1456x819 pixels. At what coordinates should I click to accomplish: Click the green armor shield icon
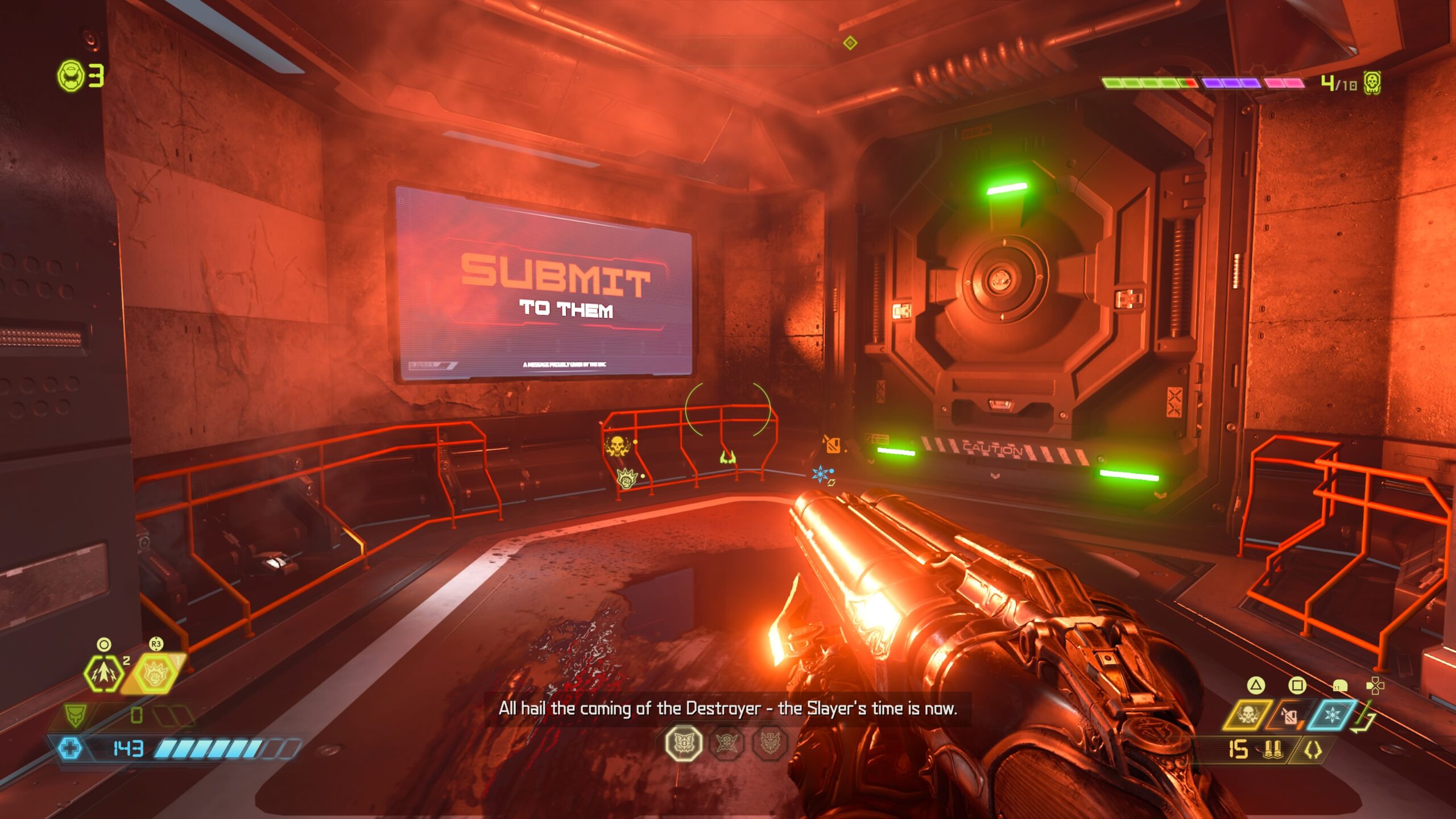pos(75,715)
